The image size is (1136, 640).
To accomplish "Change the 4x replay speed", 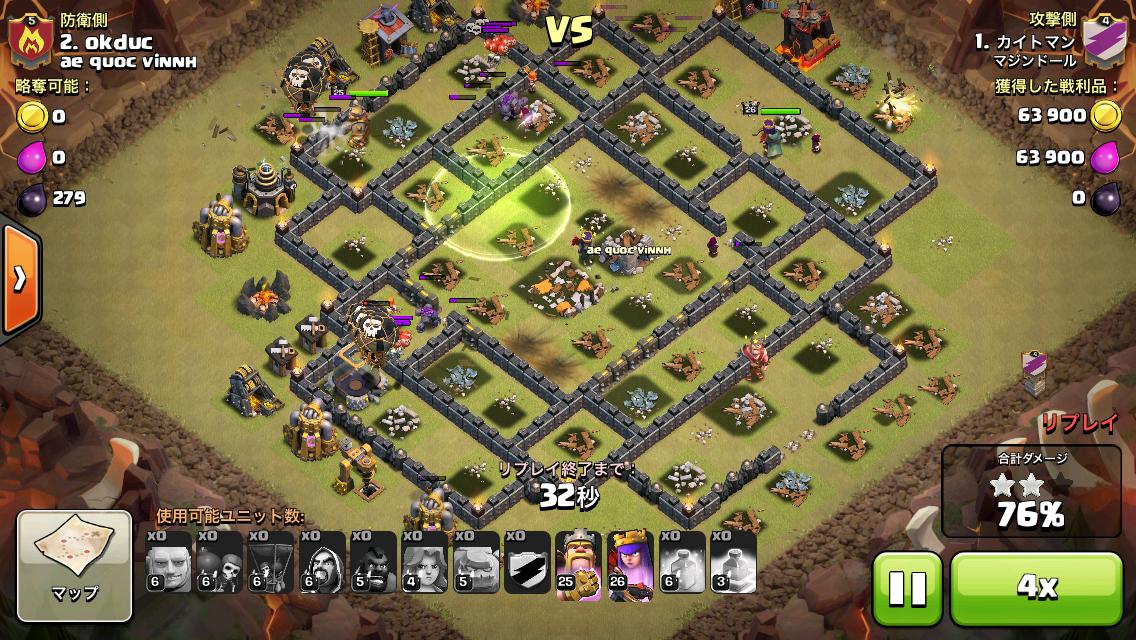I will click(1036, 588).
